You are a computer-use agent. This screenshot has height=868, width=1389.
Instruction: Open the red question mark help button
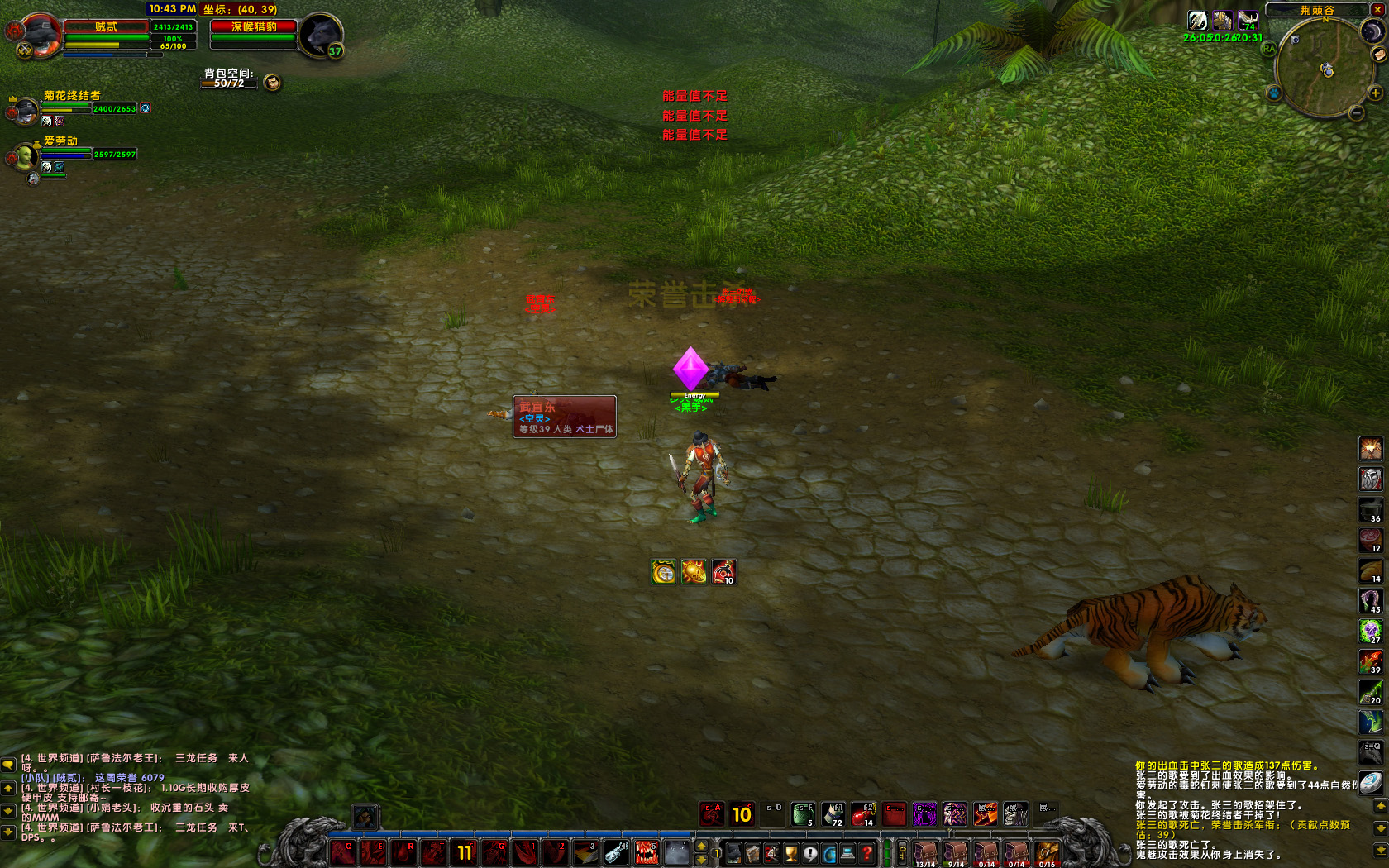click(x=866, y=853)
